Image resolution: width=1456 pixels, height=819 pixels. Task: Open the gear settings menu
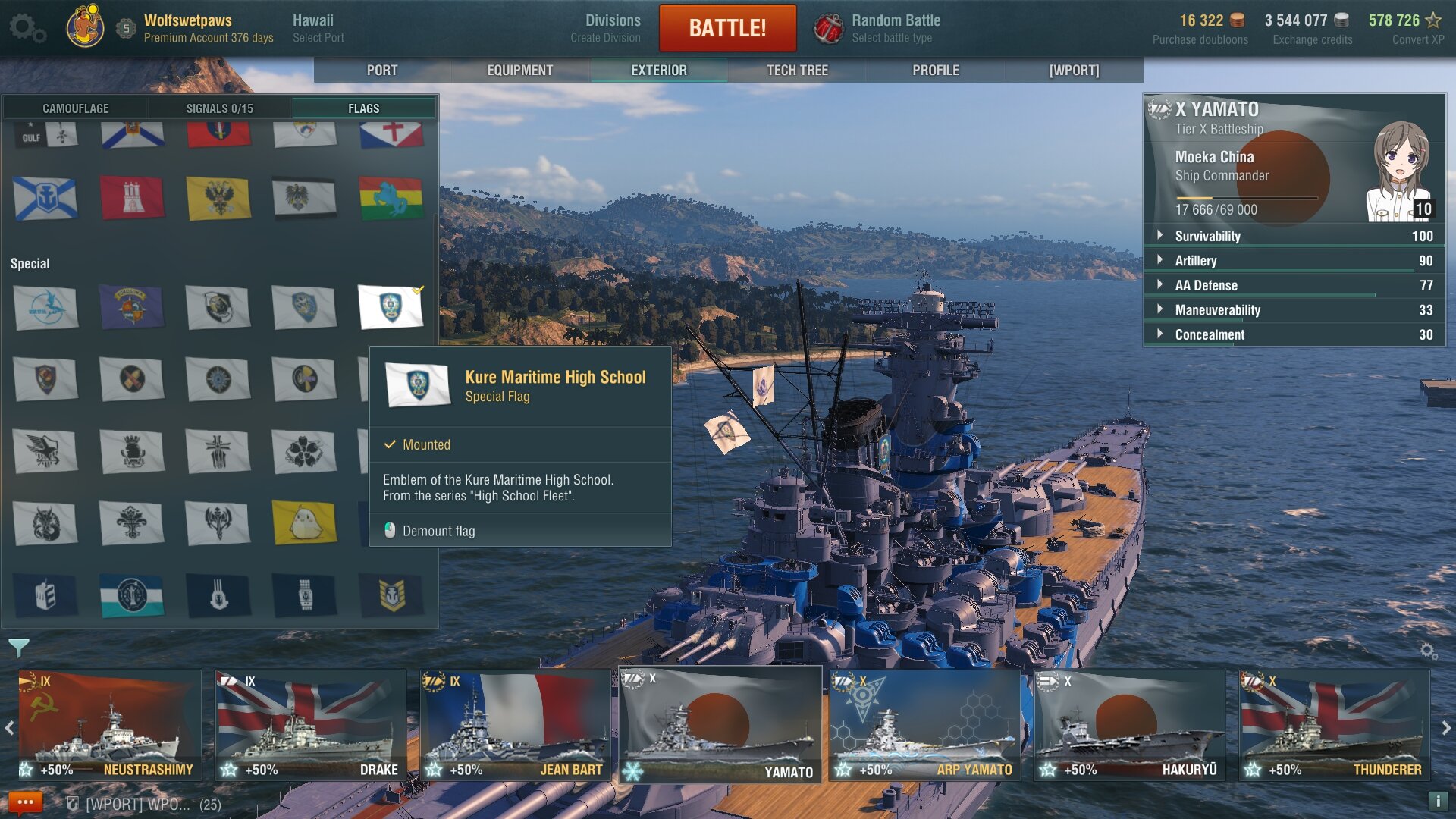pyautogui.click(x=27, y=28)
